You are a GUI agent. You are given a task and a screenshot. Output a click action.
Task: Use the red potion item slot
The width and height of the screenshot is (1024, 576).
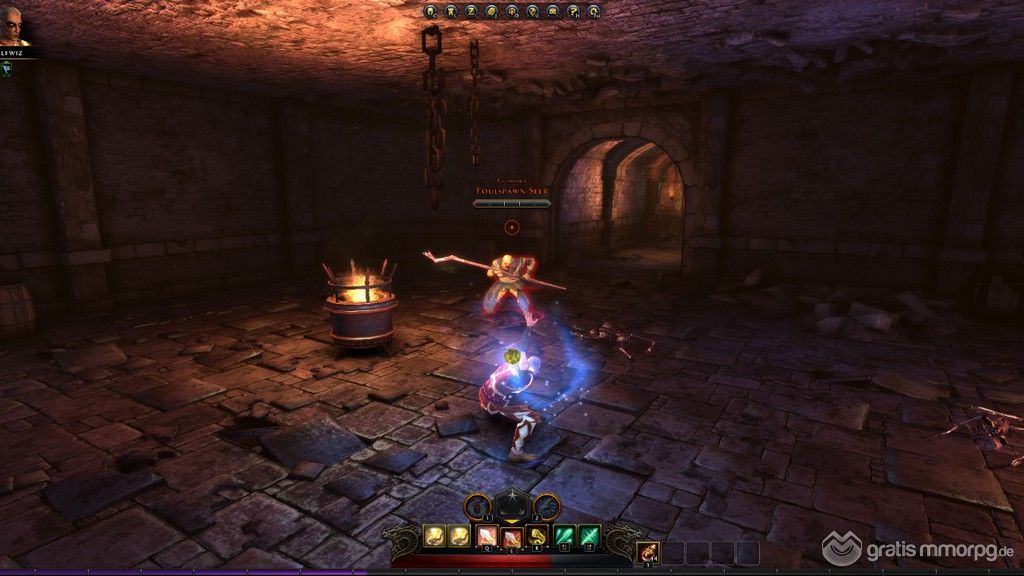tap(648, 552)
